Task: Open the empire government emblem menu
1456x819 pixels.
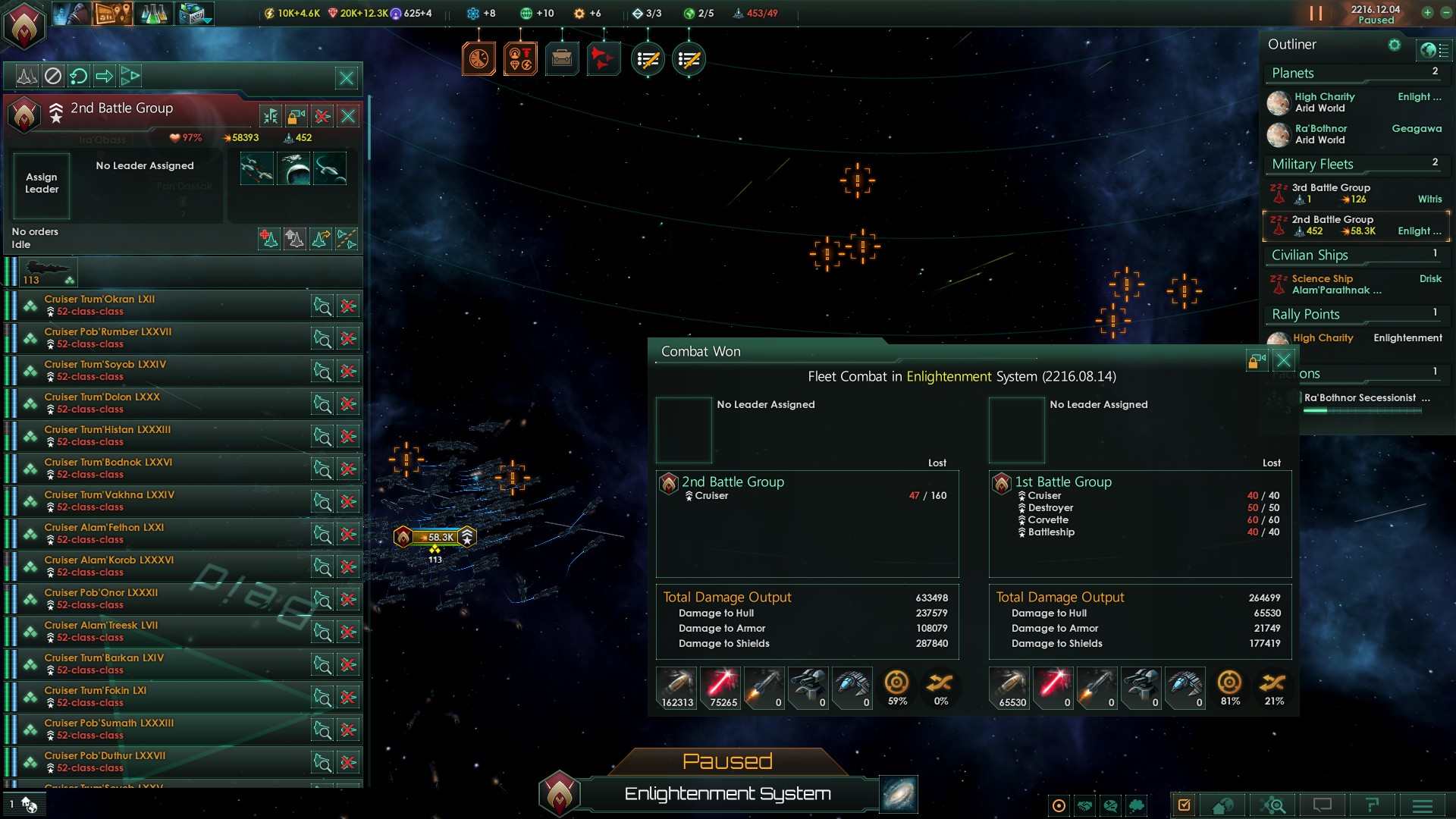Action: pyautogui.click(x=24, y=24)
